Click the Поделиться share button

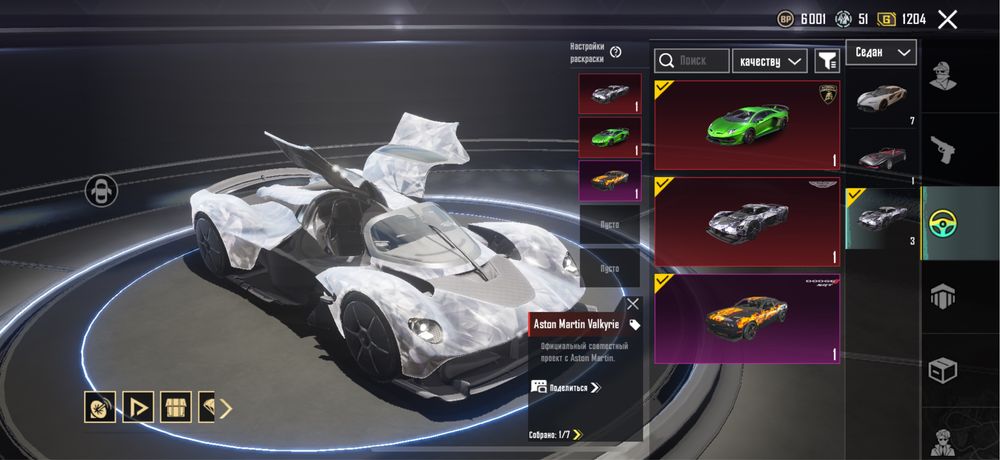(566, 387)
